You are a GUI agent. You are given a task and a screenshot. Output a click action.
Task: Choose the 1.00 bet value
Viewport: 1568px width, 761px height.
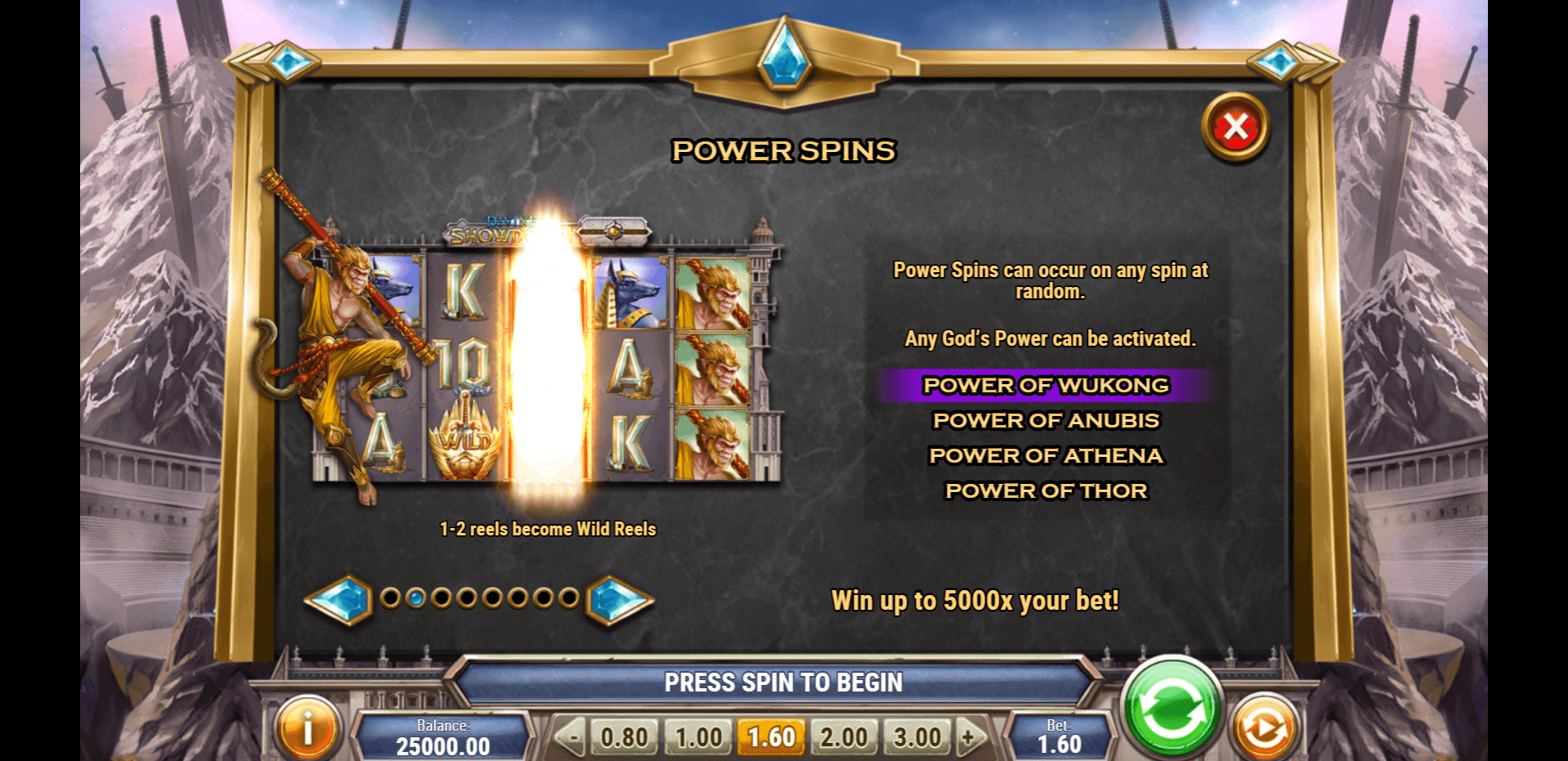pyautogui.click(x=698, y=737)
